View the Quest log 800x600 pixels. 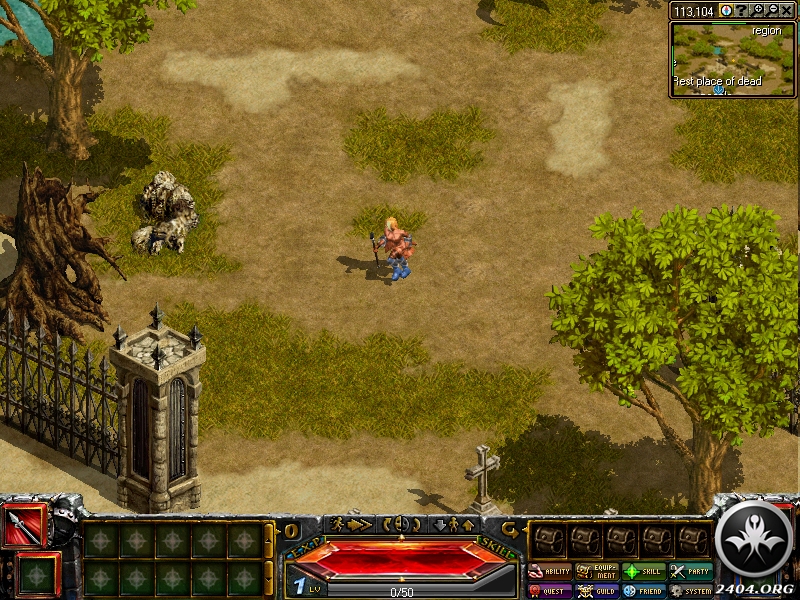pyautogui.click(x=549, y=591)
